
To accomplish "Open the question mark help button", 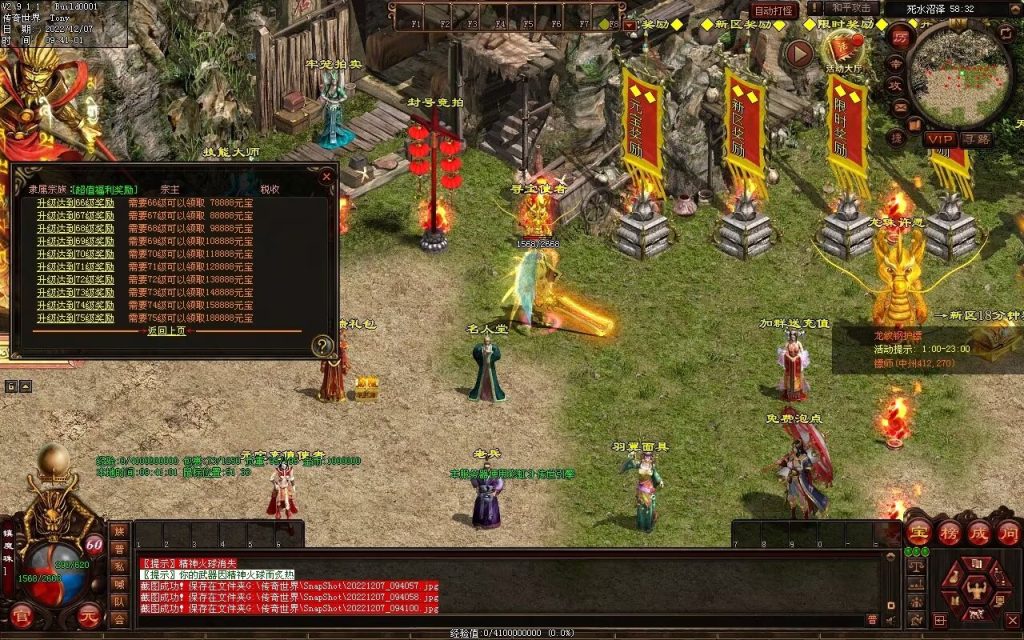I will 322,346.
